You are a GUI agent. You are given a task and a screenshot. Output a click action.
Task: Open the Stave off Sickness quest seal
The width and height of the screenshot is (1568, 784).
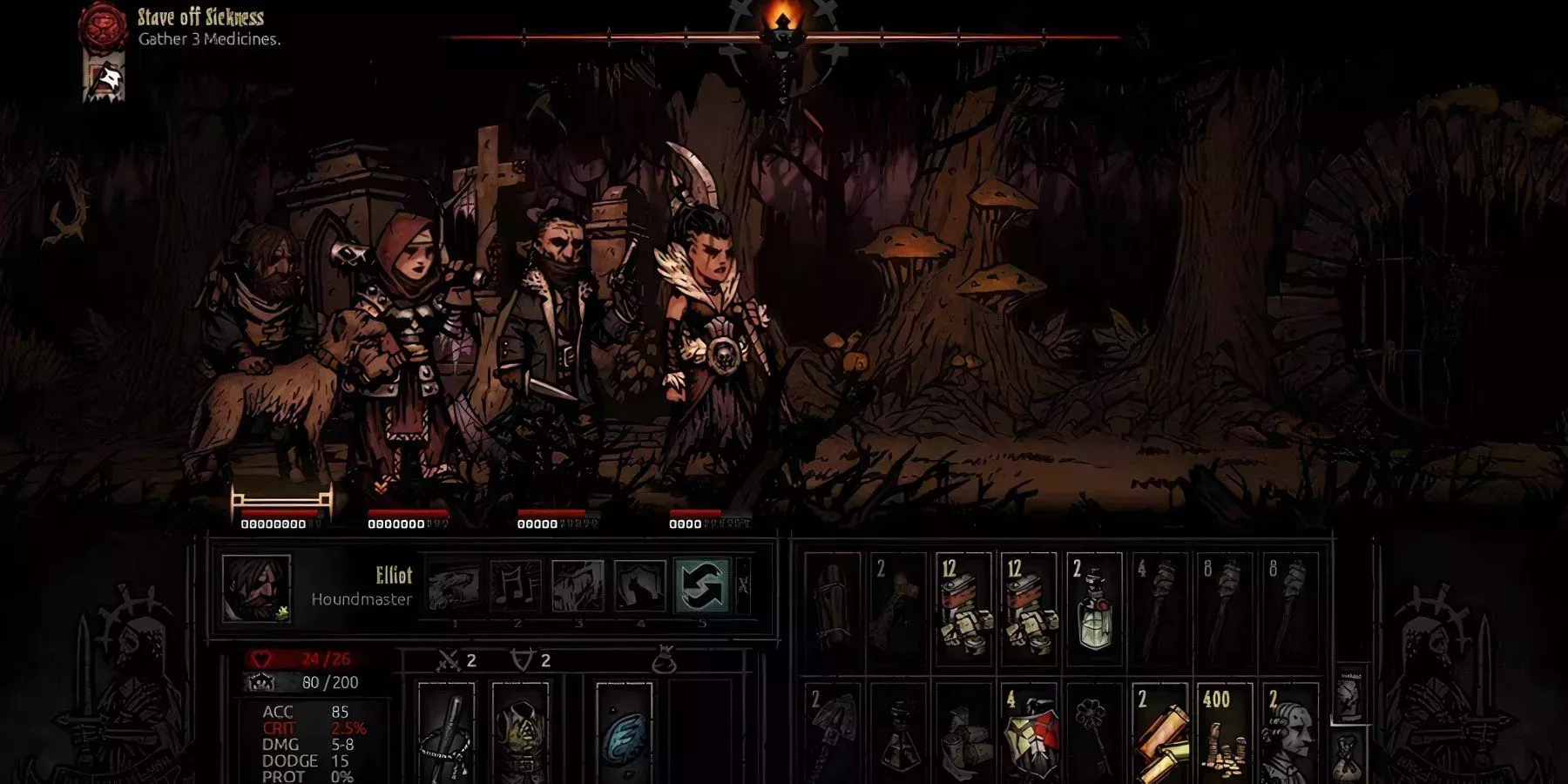tap(103, 26)
